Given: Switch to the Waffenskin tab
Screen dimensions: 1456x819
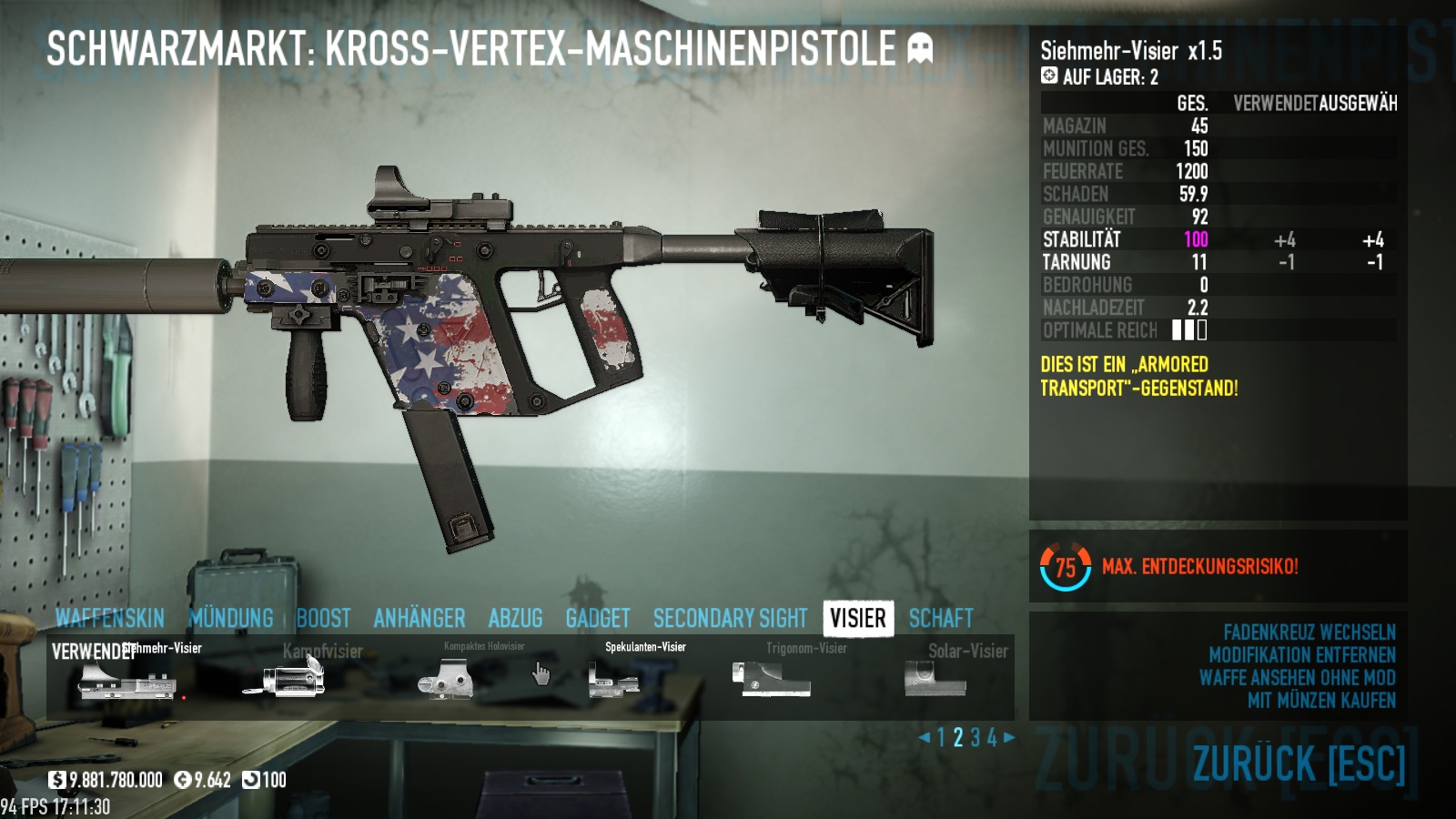Looking at the screenshot, I should (109, 619).
